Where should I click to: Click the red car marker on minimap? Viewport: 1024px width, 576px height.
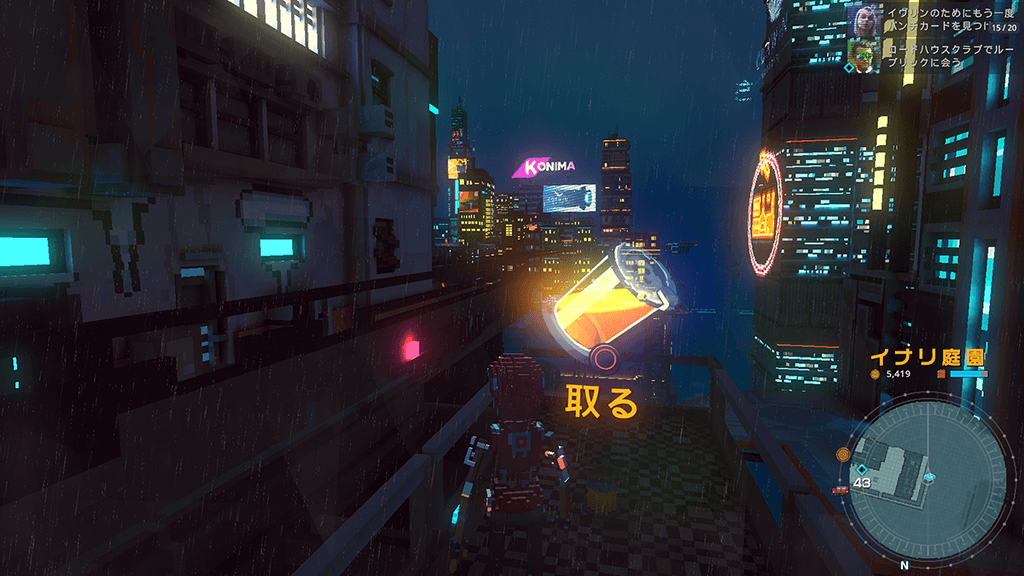click(x=839, y=489)
